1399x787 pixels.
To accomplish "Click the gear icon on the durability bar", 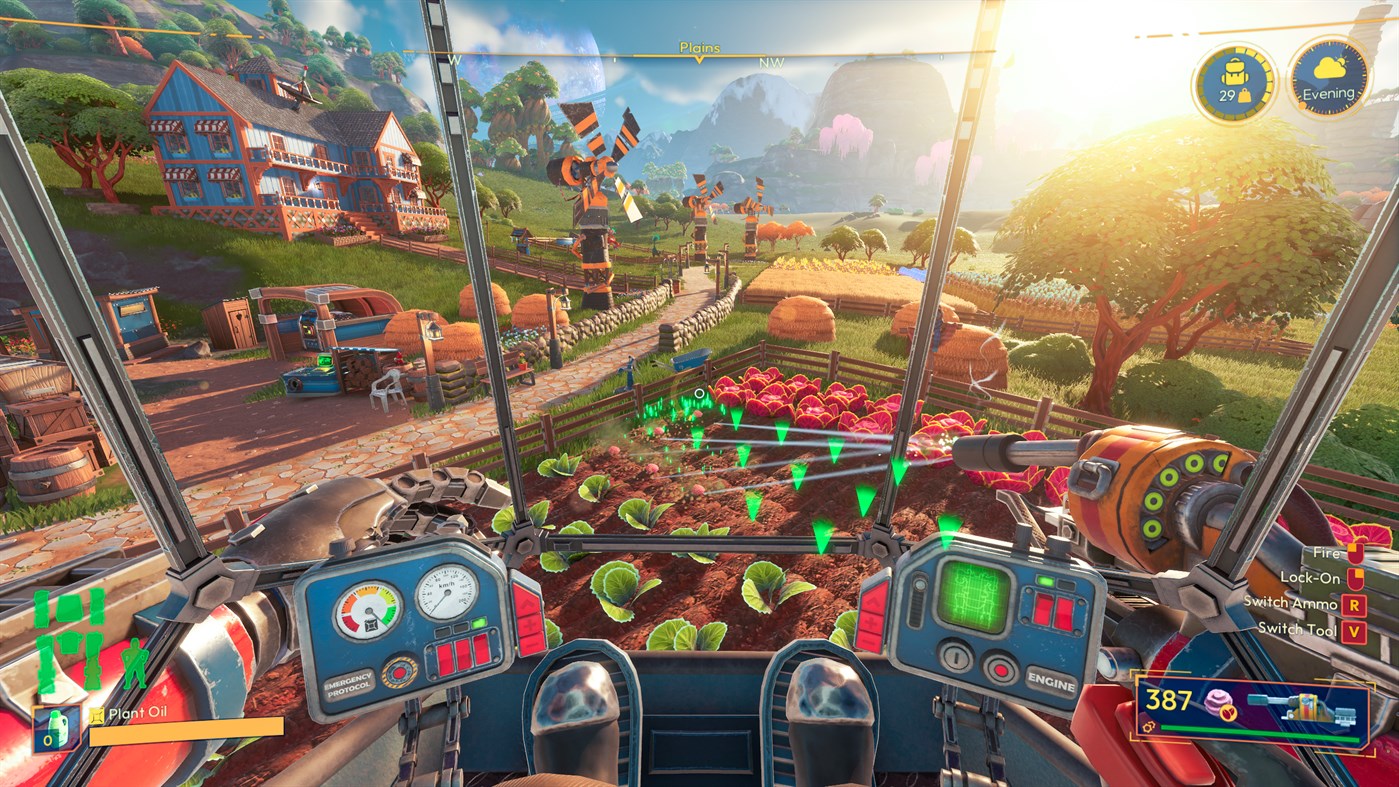I will [x=1149, y=727].
